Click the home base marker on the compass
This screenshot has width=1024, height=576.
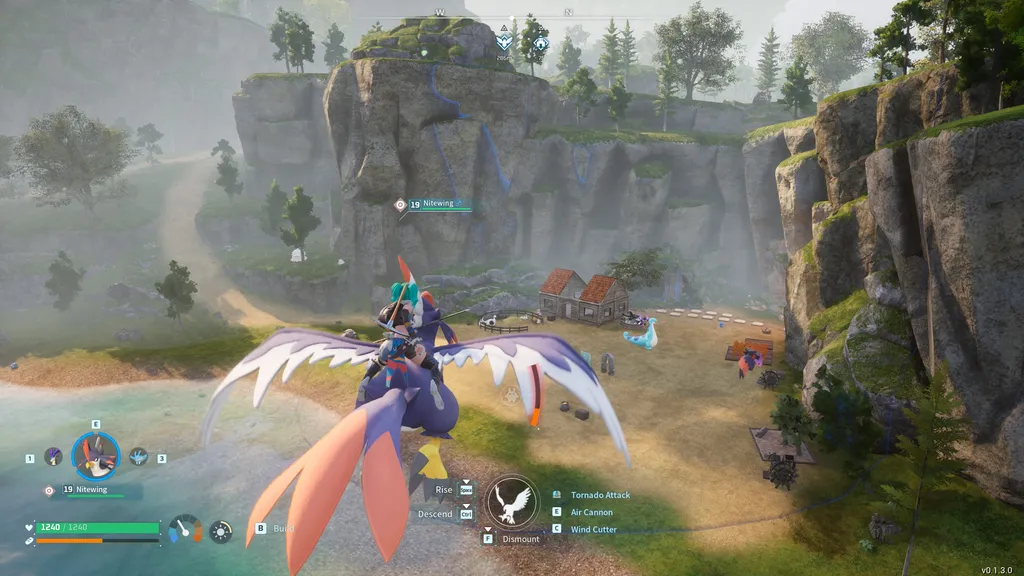[x=541, y=44]
